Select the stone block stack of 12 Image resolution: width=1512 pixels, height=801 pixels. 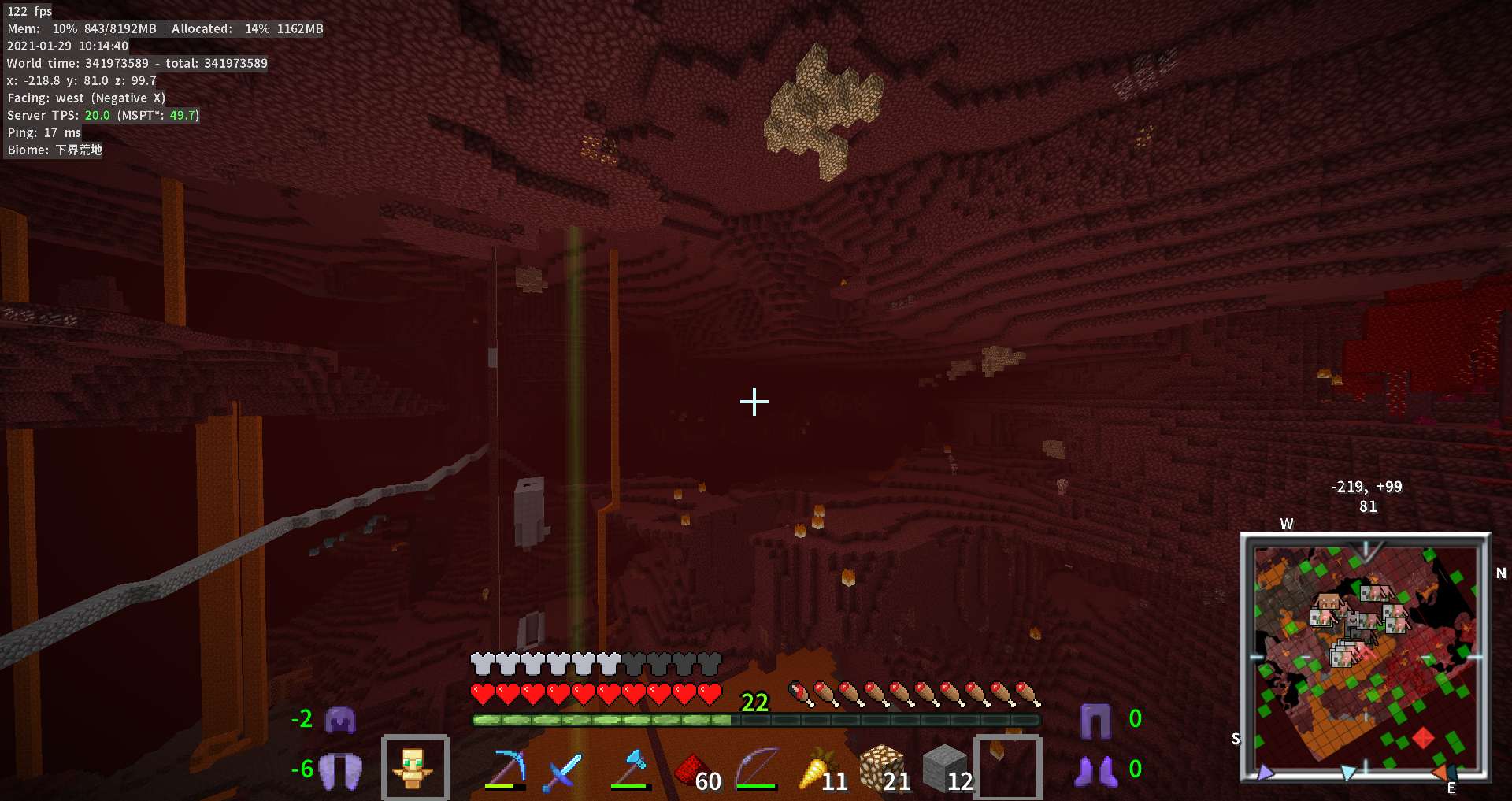(x=944, y=769)
